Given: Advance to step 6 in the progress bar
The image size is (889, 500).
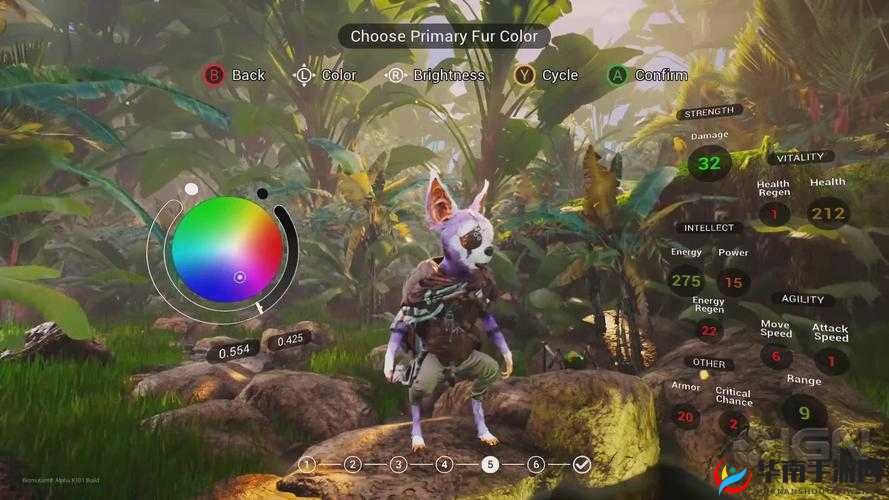Looking at the screenshot, I should pyautogui.click(x=536, y=464).
